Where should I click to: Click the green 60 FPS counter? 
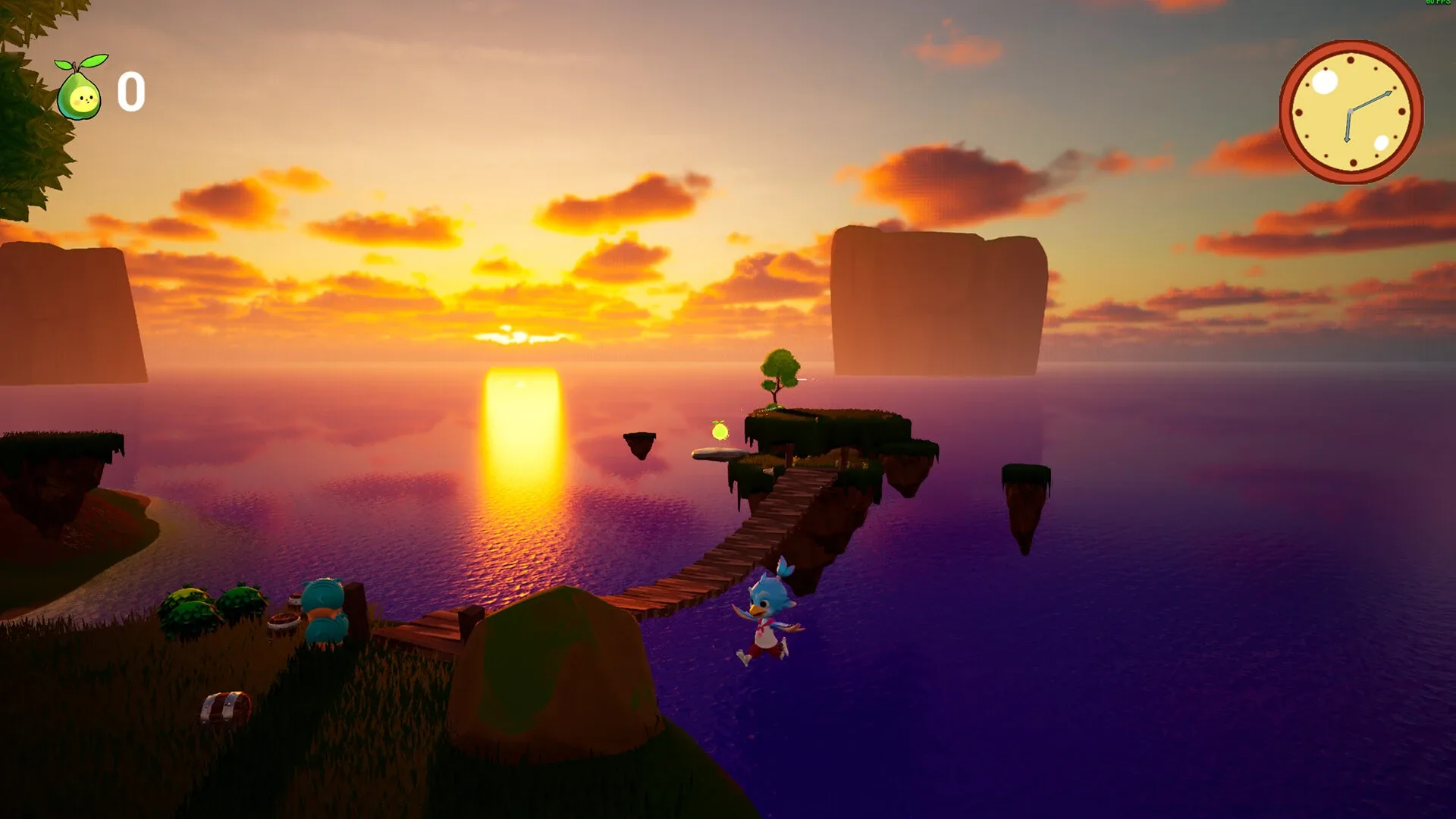pyautogui.click(x=1437, y=4)
